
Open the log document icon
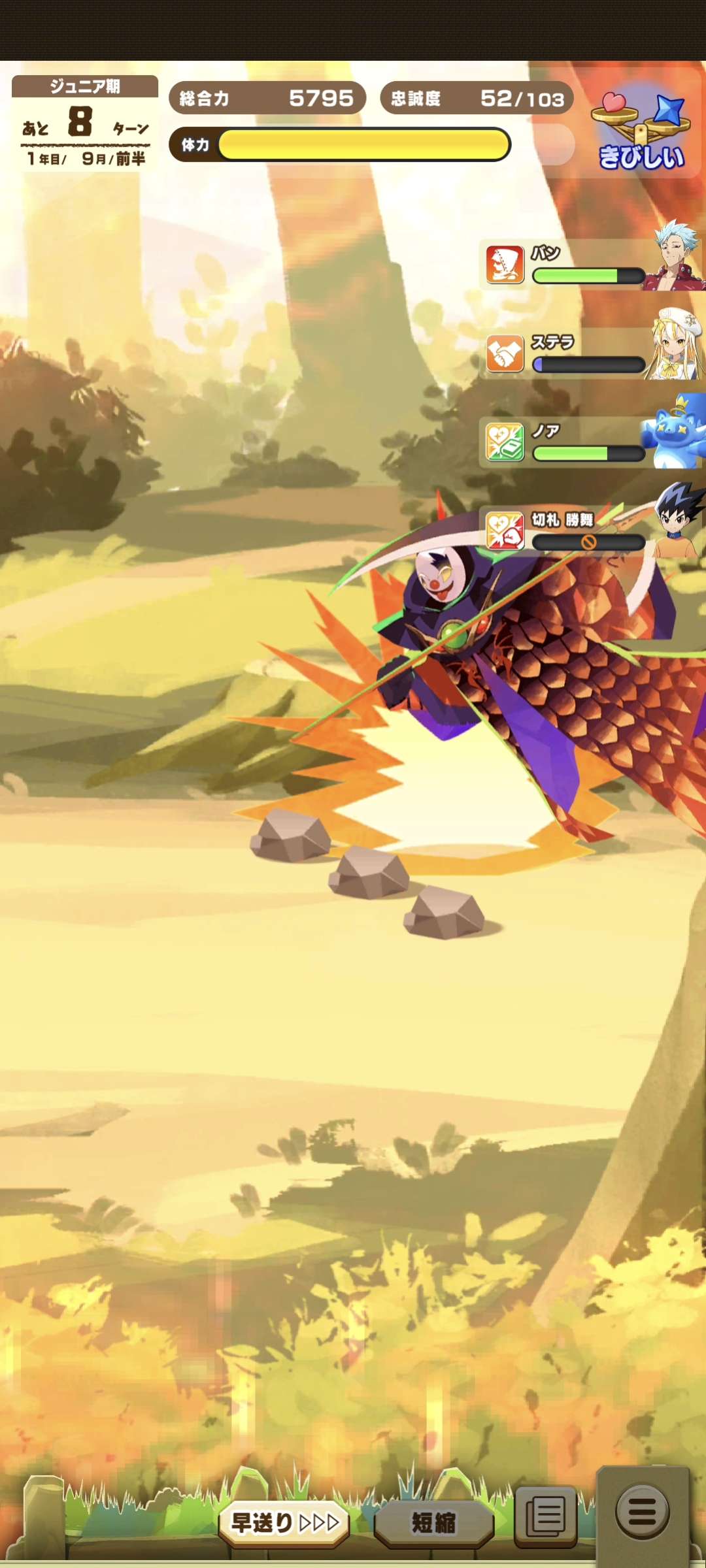coord(546,1516)
